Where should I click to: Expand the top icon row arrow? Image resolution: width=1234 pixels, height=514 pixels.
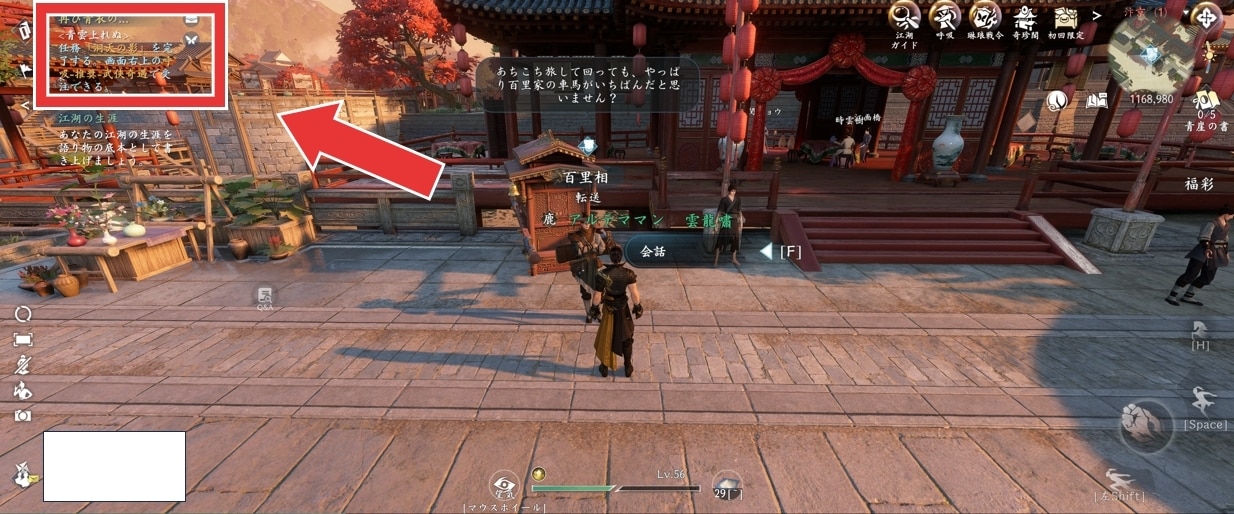point(1097,16)
